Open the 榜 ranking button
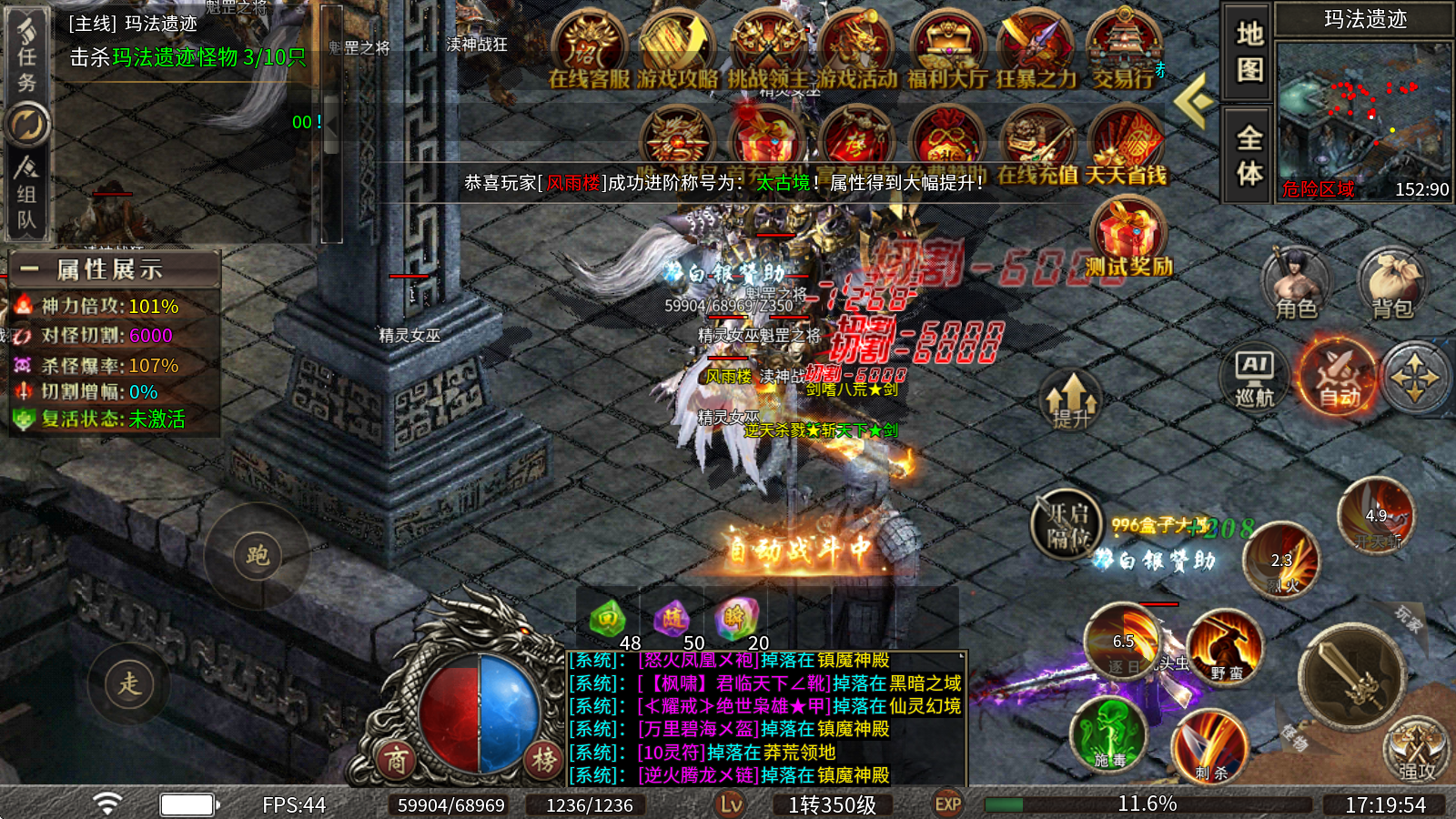This screenshot has width=1456, height=819. click(544, 760)
